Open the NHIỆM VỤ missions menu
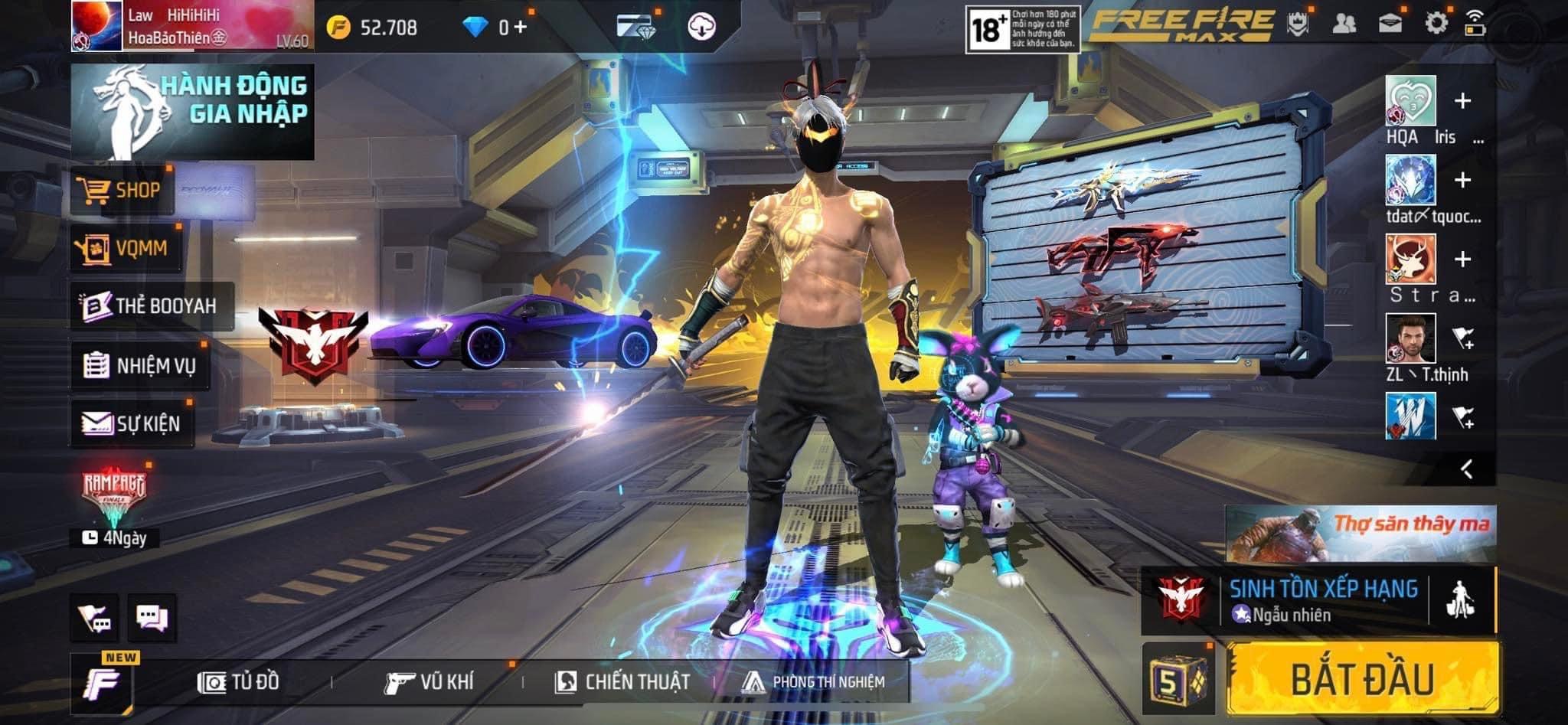This screenshot has width=1568, height=725. pos(140,365)
